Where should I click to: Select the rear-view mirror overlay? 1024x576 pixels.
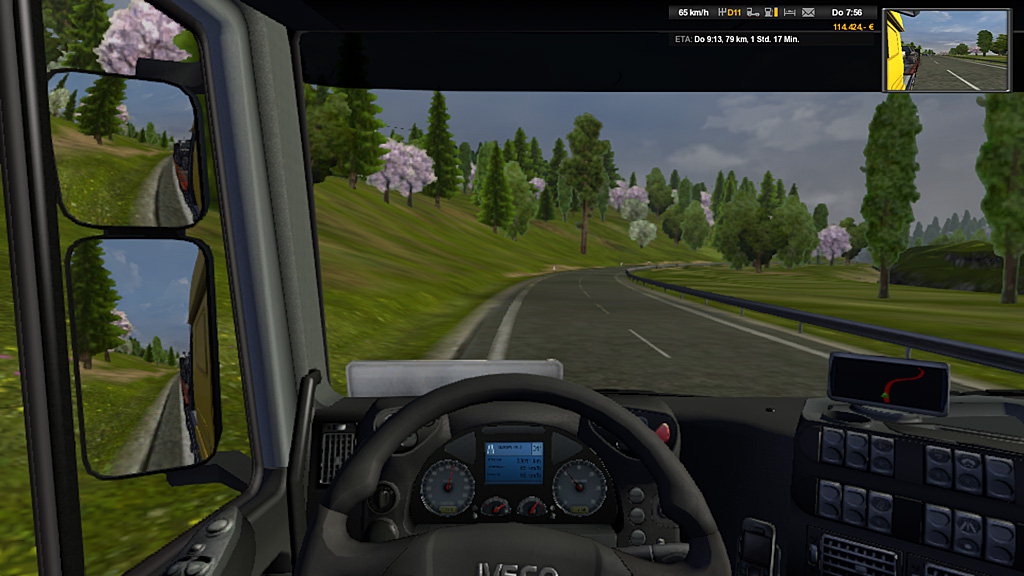click(946, 50)
